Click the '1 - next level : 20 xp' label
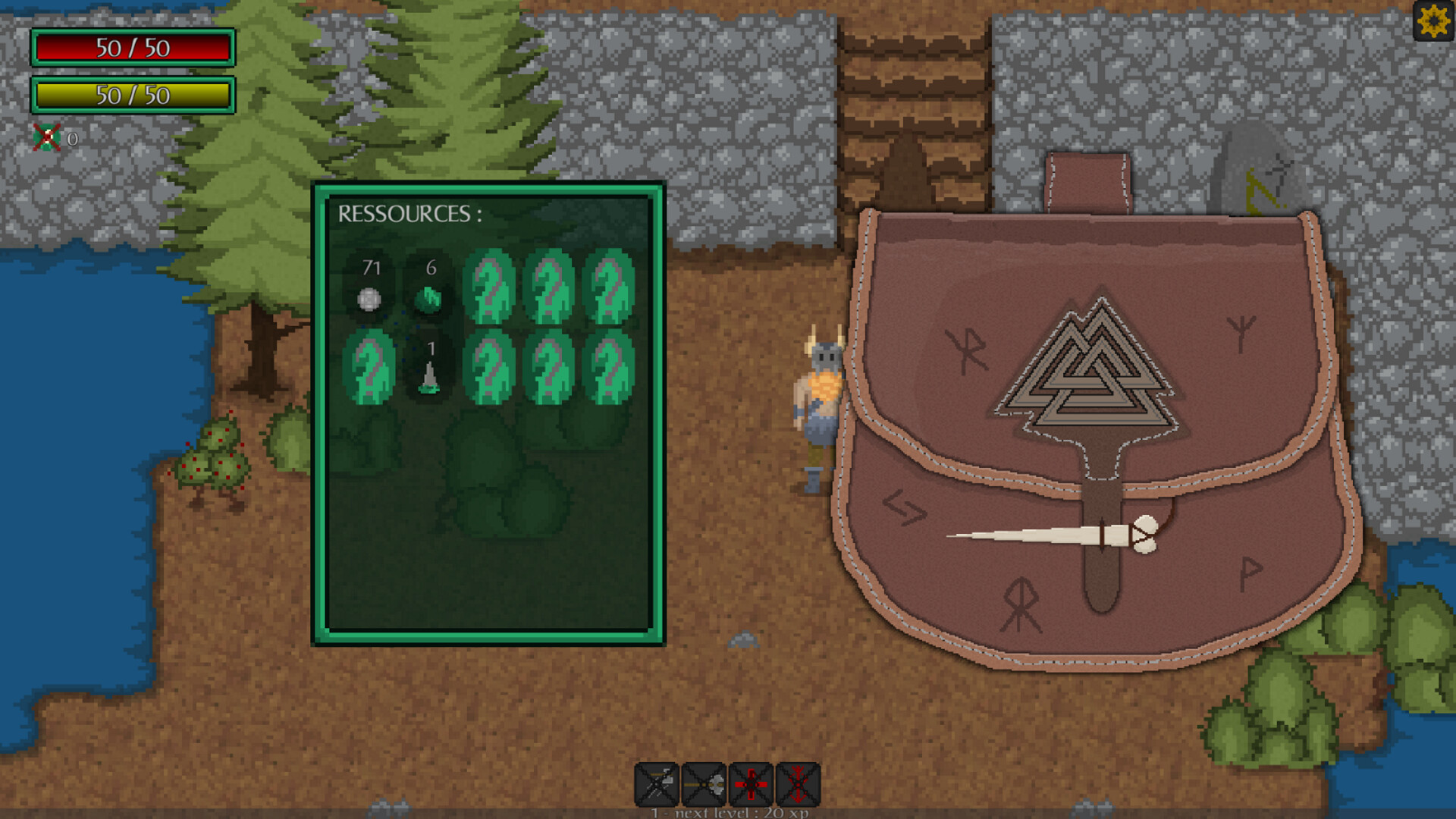Screen dimensions: 1456x819 [x=729, y=812]
